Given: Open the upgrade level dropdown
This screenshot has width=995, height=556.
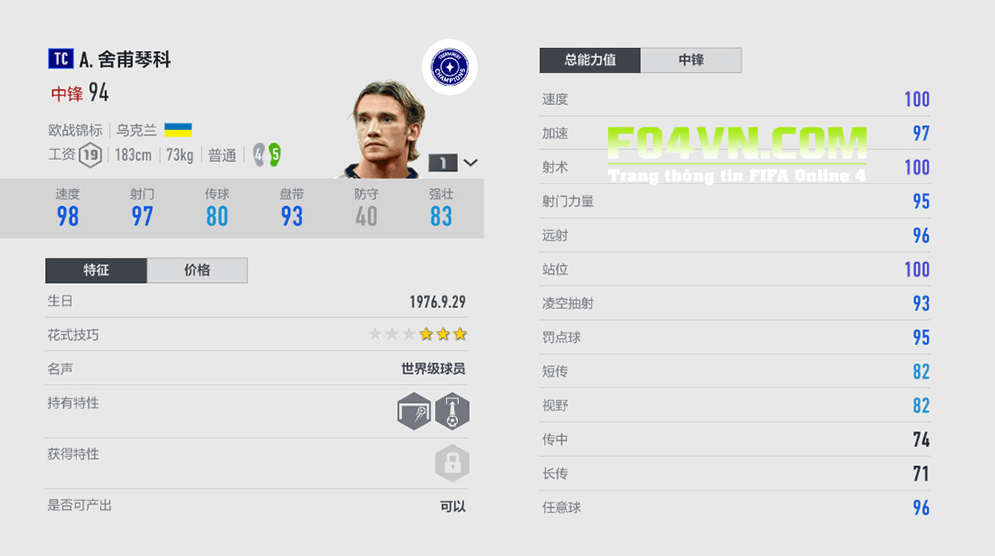Looking at the screenshot, I should coord(471,162).
